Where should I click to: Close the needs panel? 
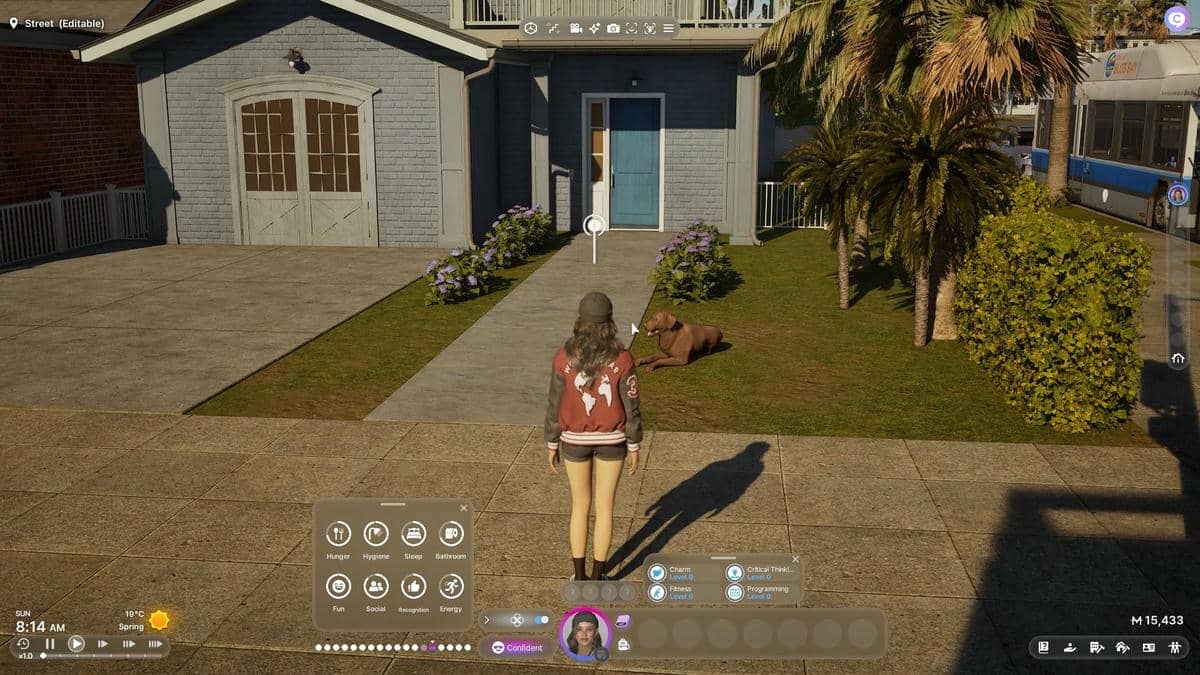463,508
